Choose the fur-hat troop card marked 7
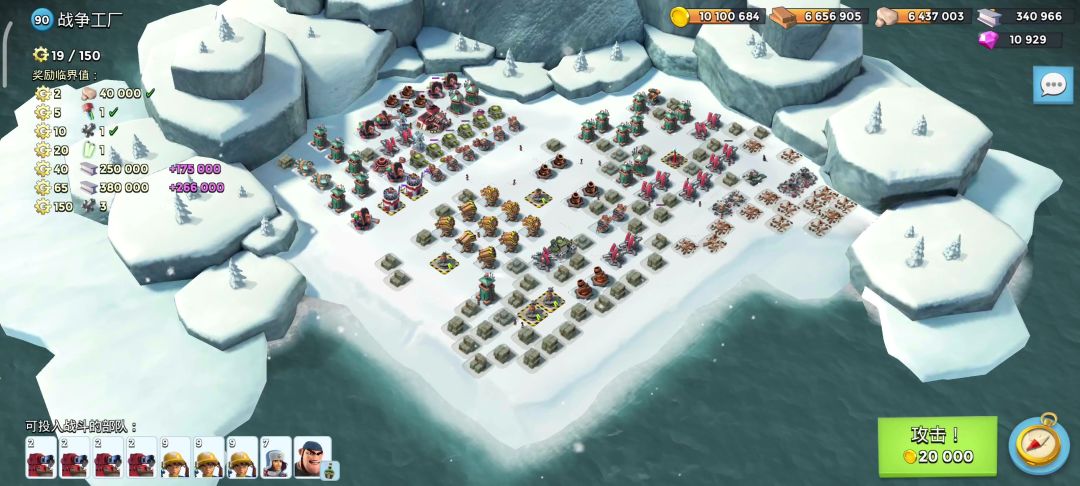 click(276, 457)
